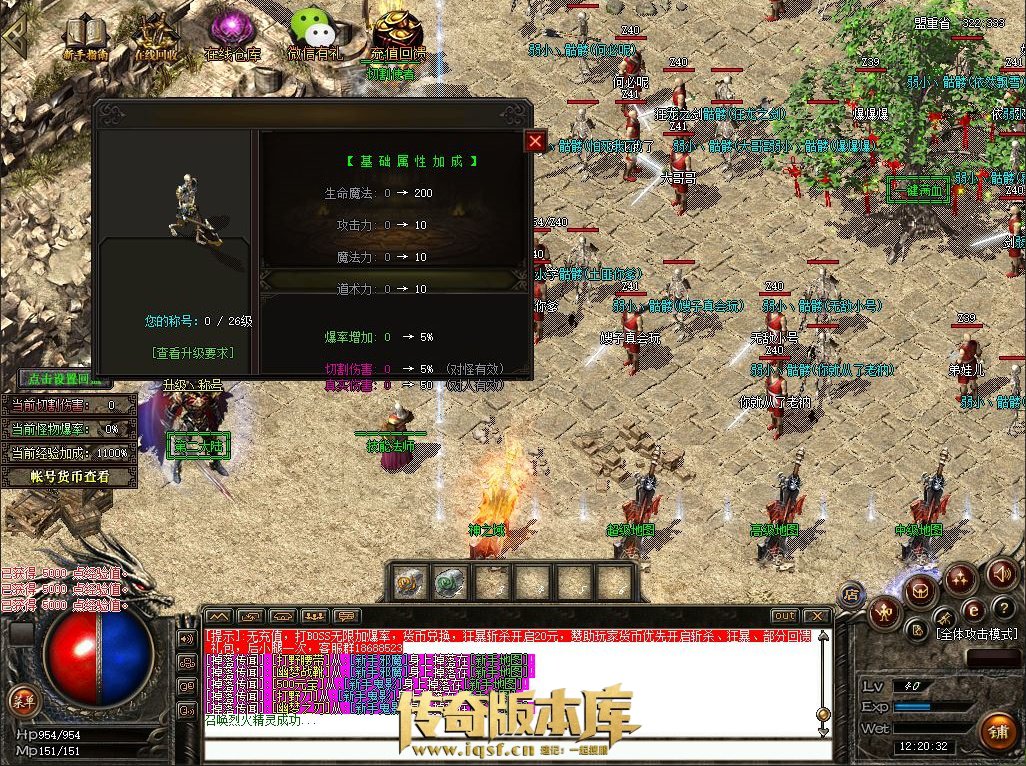The width and height of the screenshot is (1026, 766).
Task: View title upgrade requirements link
Action: [192, 353]
